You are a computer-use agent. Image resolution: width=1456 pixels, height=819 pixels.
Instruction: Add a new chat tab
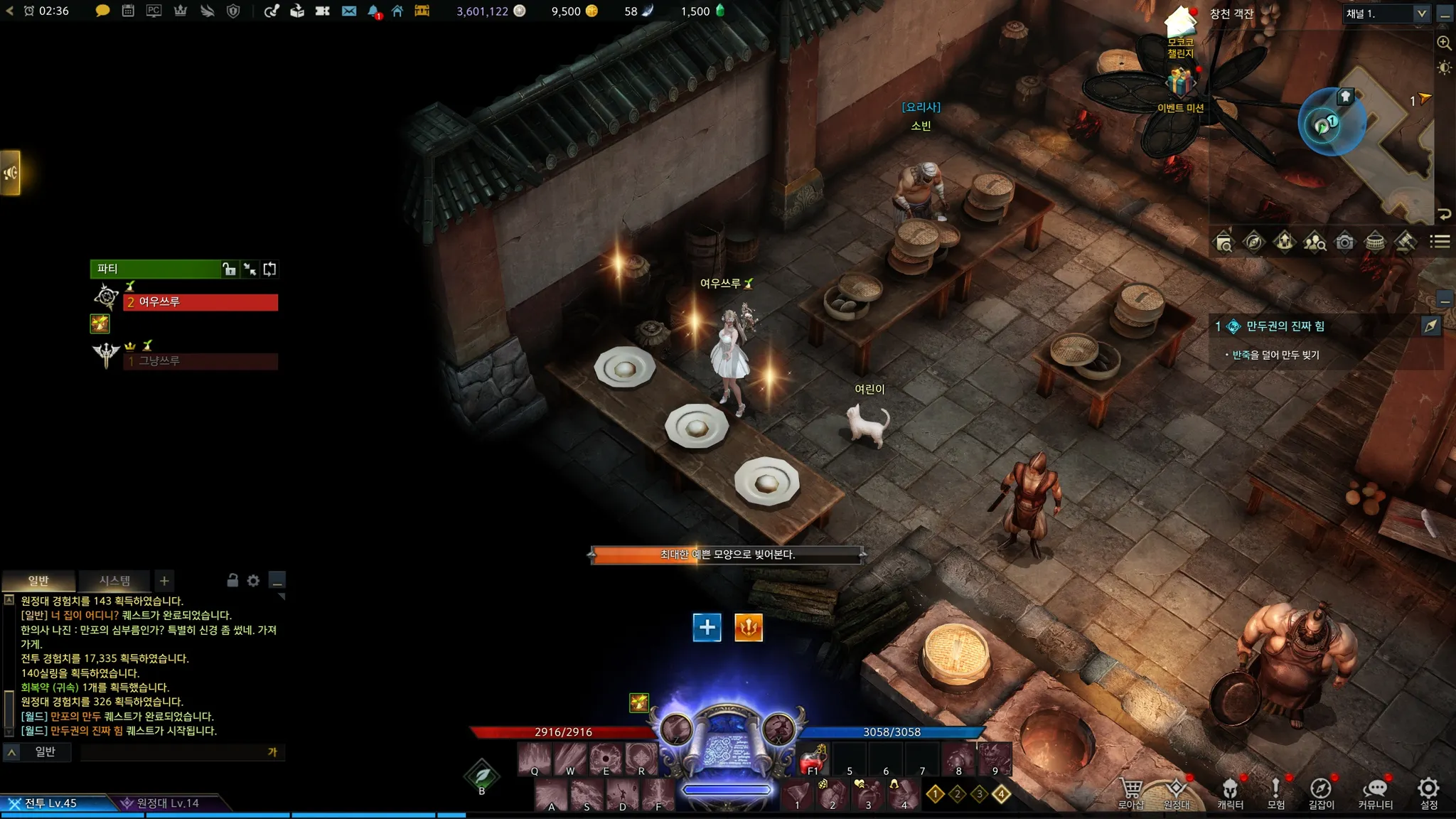164,581
